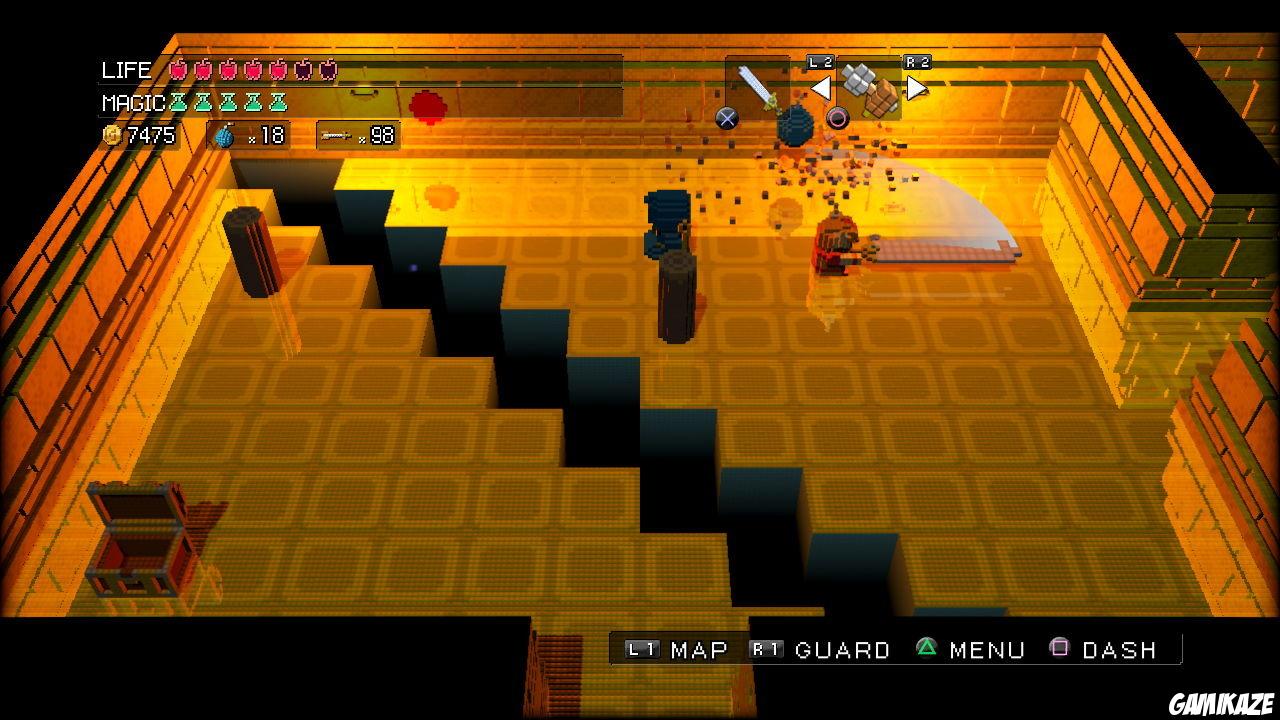The height and width of the screenshot is (720, 1280).
Task: Click the L2 left arrow to switch items
Action: tap(821, 87)
